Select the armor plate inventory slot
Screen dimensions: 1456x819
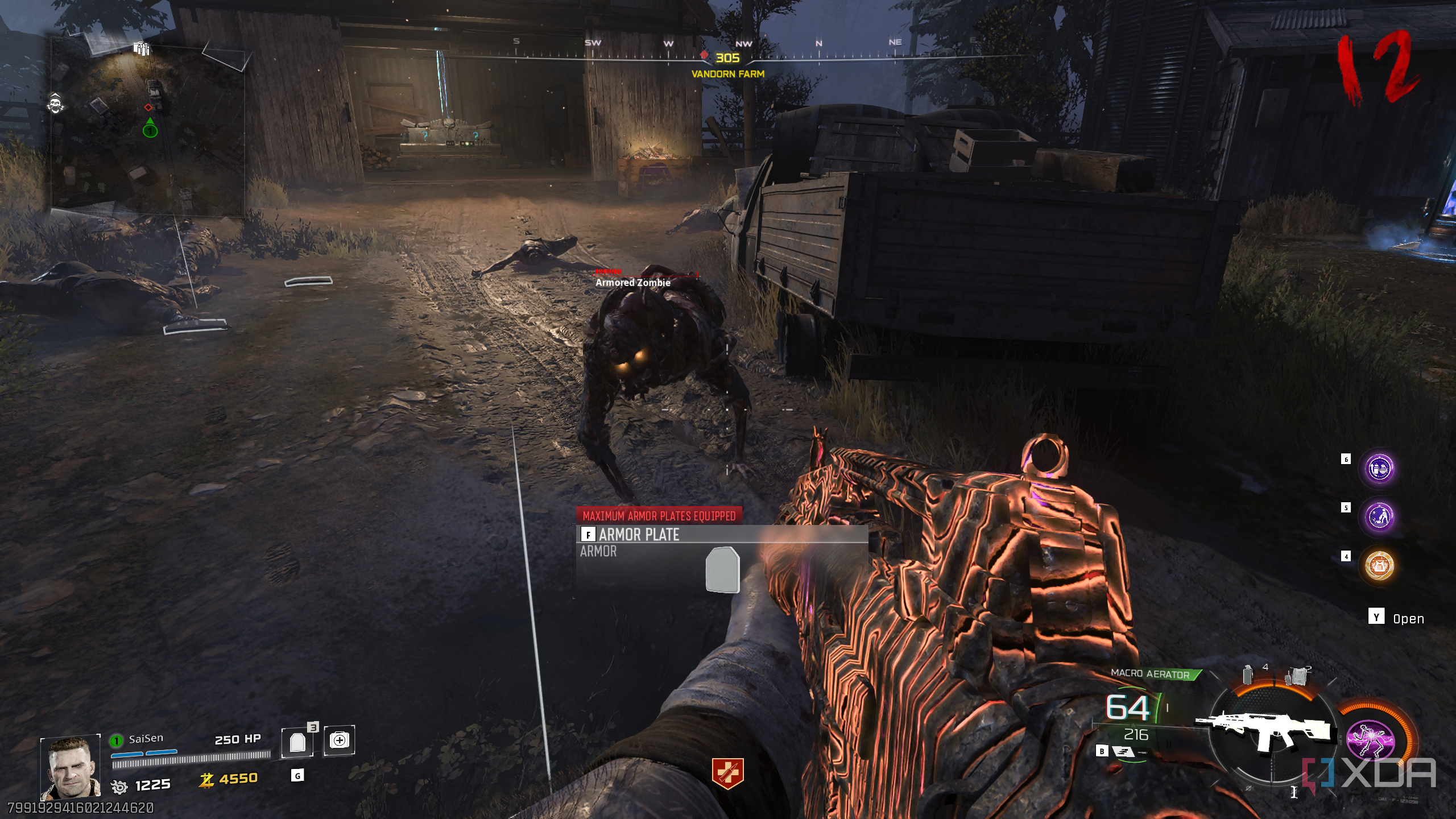point(297,742)
